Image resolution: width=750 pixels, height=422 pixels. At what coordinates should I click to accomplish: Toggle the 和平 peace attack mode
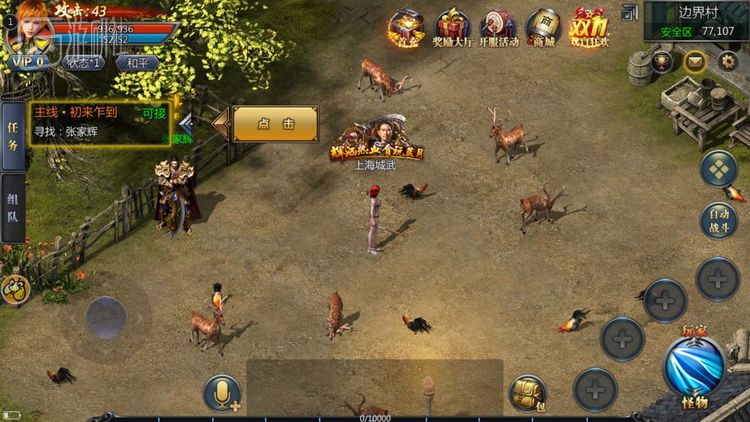(x=137, y=62)
